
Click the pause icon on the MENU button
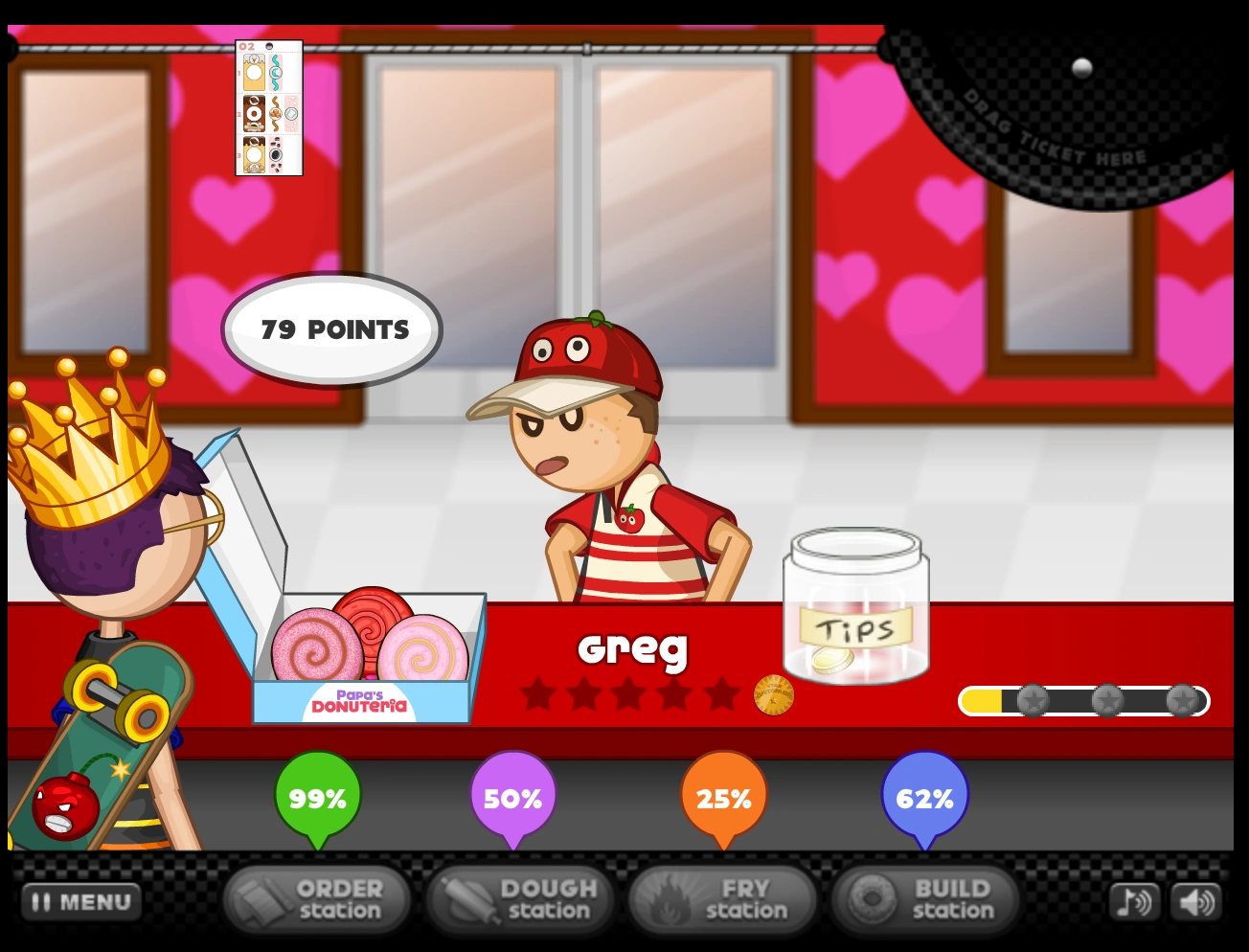tap(42, 900)
